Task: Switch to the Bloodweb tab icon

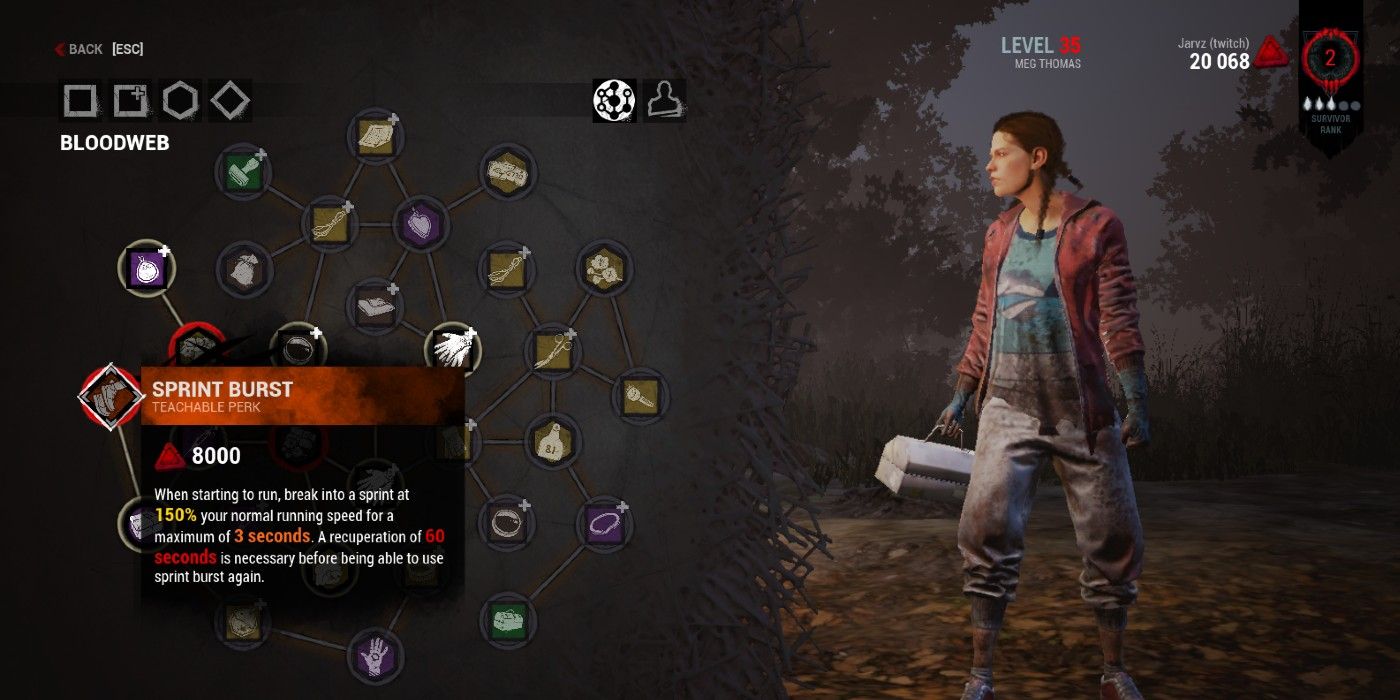Action: [614, 100]
